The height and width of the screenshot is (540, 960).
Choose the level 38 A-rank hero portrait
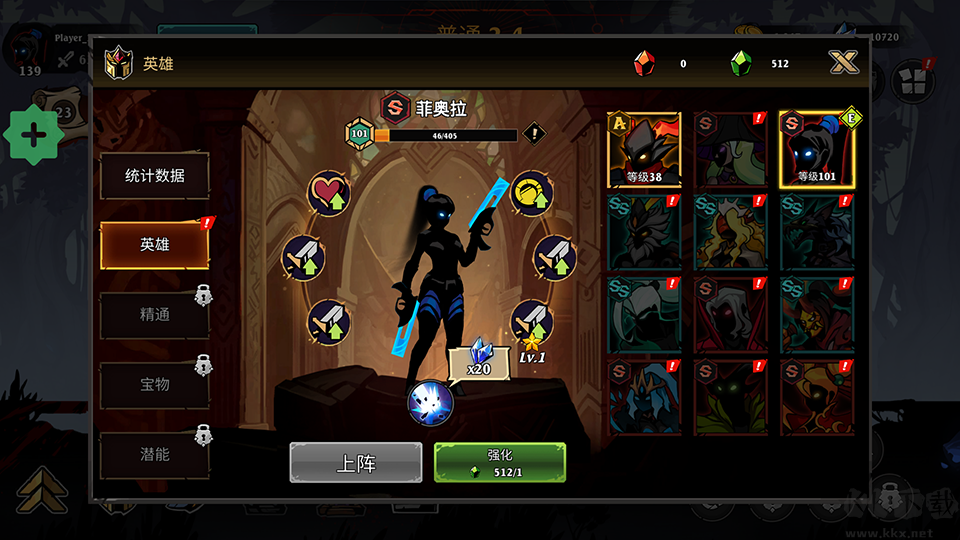pos(644,150)
